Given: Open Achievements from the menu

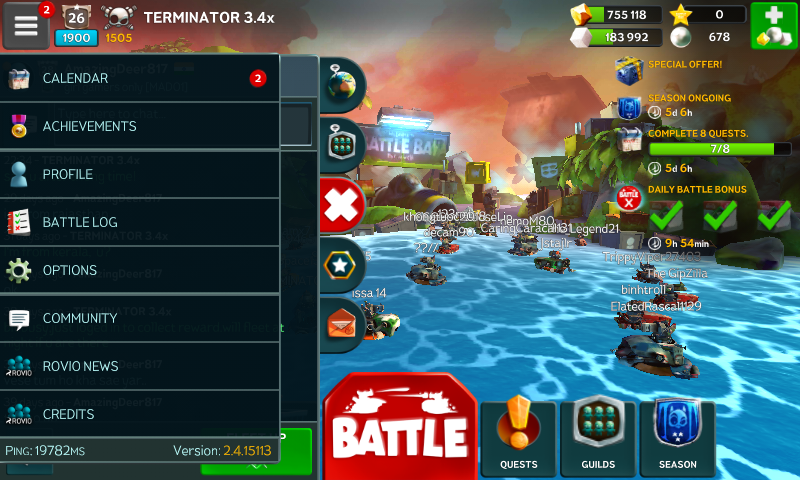Looking at the screenshot, I should [x=139, y=127].
